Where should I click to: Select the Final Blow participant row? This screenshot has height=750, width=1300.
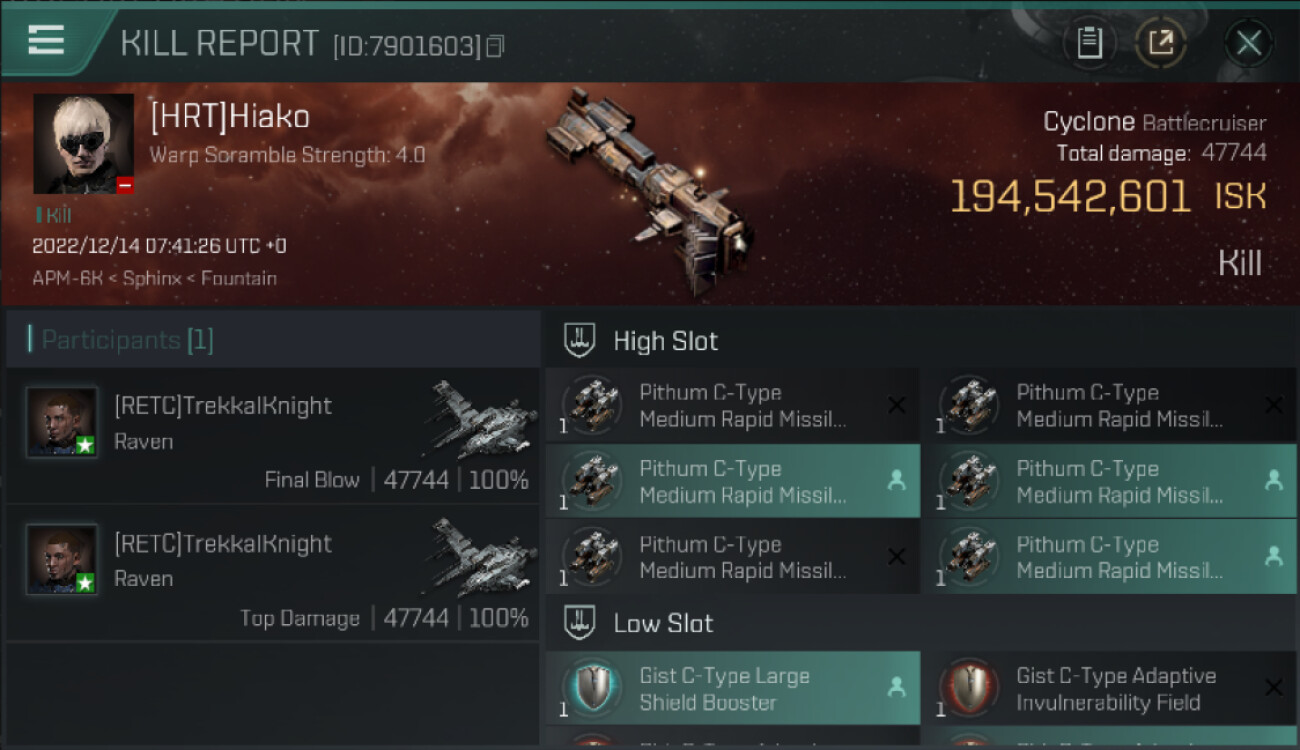(x=272, y=436)
